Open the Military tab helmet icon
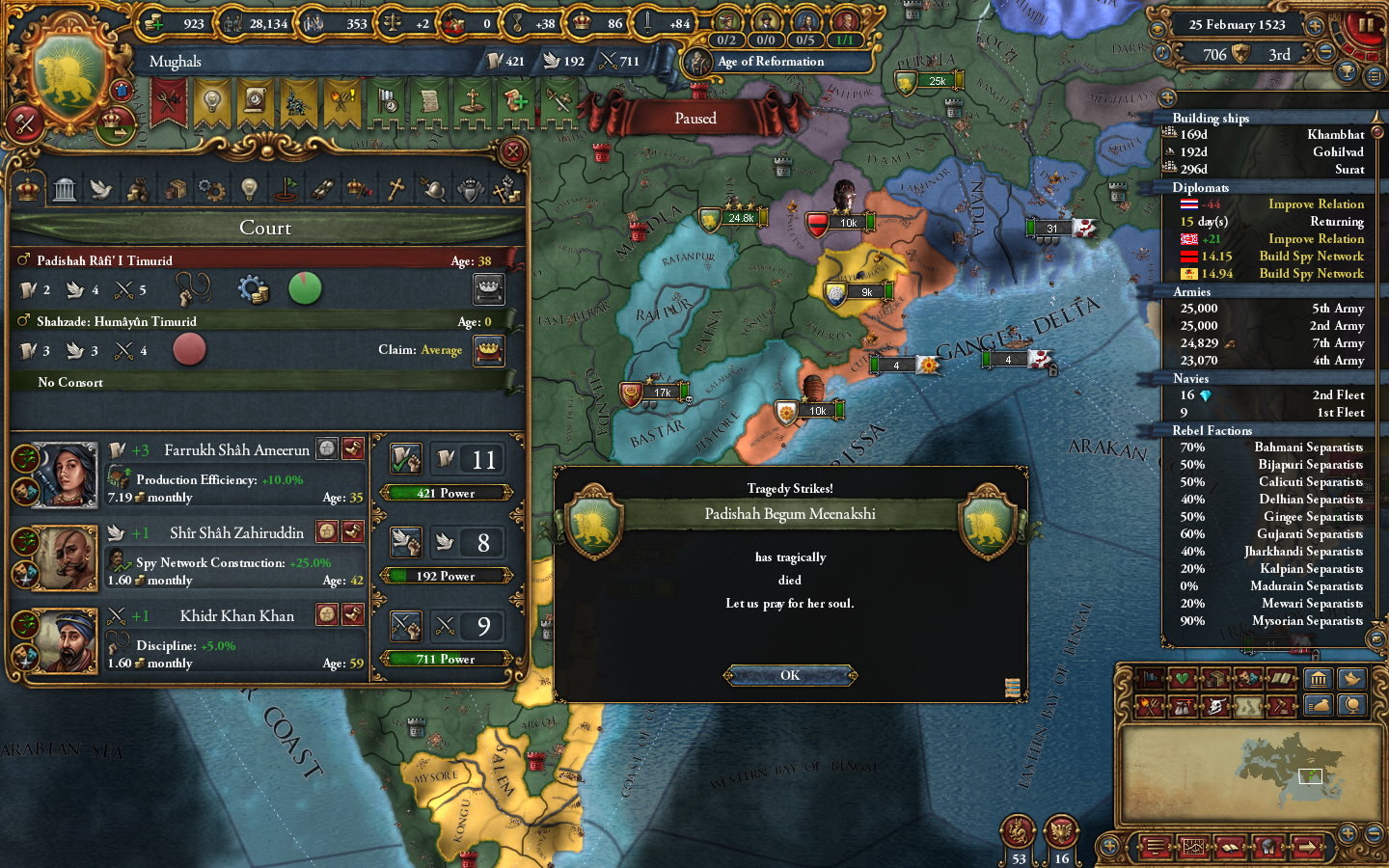Image resolution: width=1389 pixels, height=868 pixels. 435,189
